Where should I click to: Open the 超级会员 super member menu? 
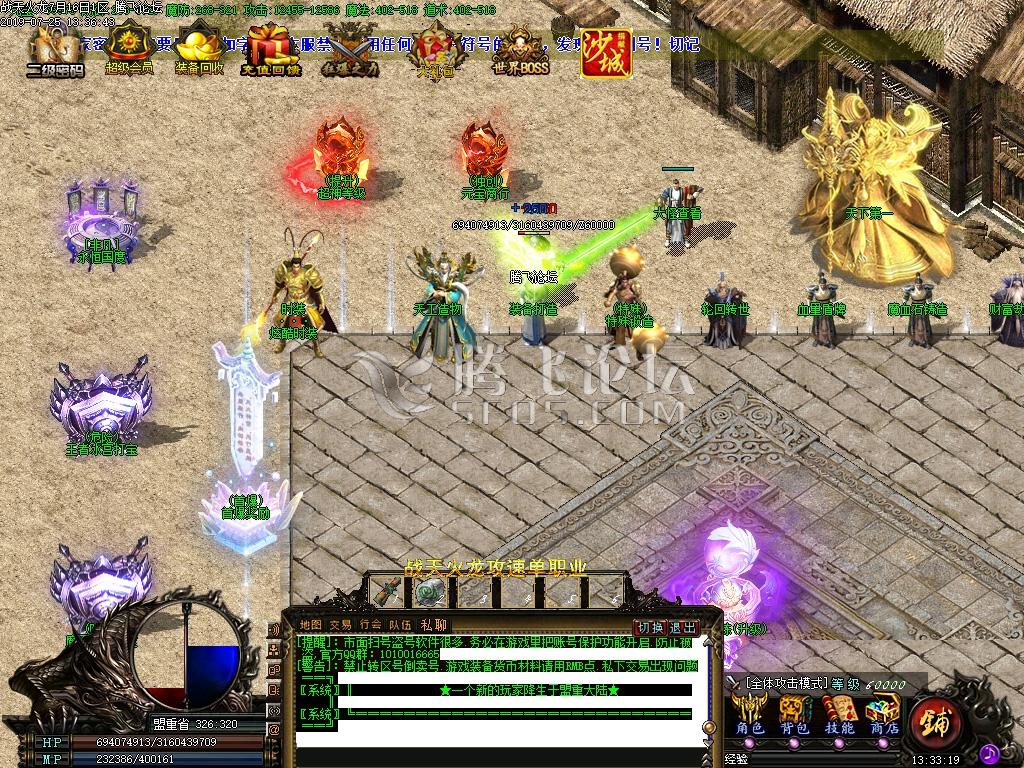129,49
